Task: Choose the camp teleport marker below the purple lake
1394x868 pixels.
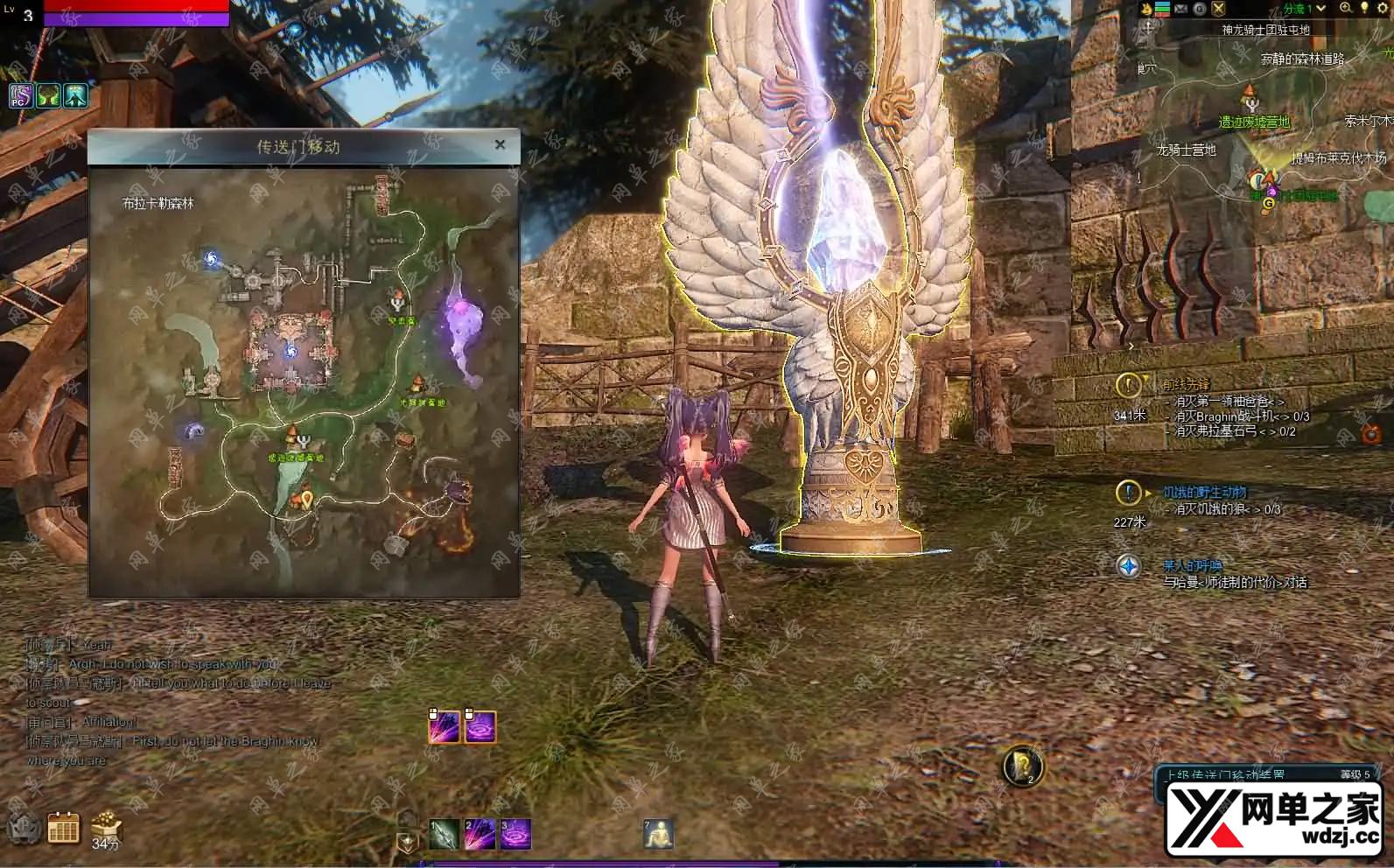Action: [419, 384]
